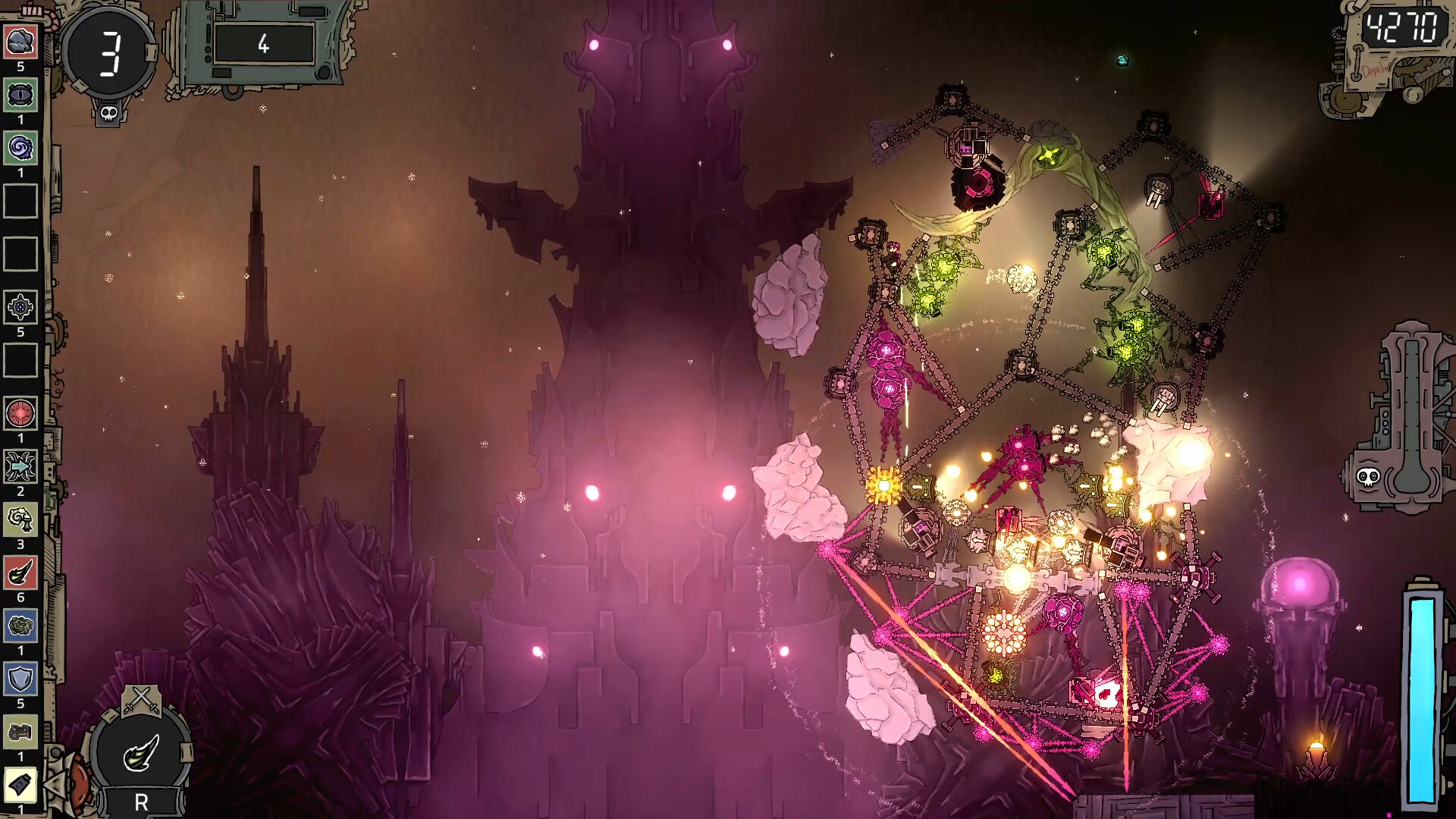Pick the mushroom cloud item slot

tap(20, 519)
